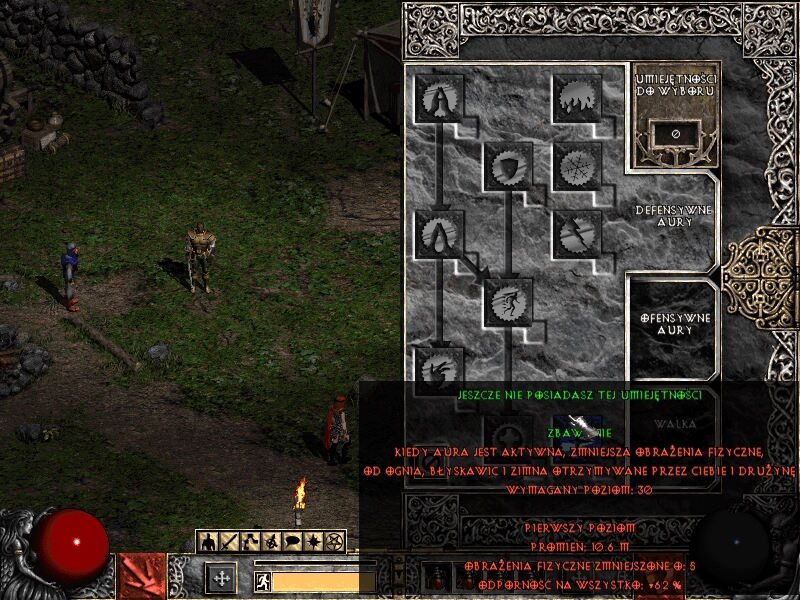Choose the Resist Lightning bolt skill icon
The height and width of the screenshot is (600, 800).
click(x=577, y=235)
